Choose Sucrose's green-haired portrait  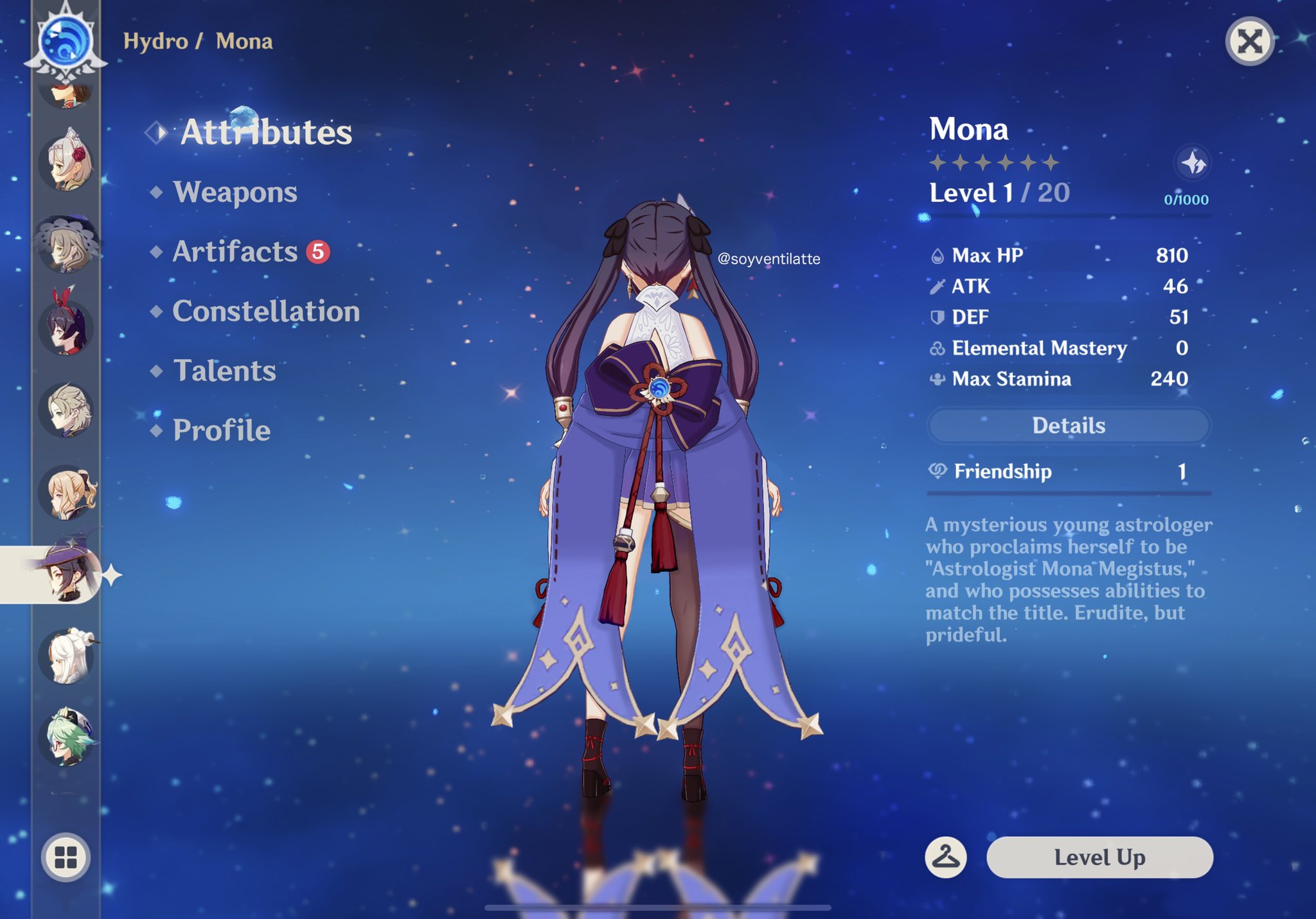click(x=67, y=738)
